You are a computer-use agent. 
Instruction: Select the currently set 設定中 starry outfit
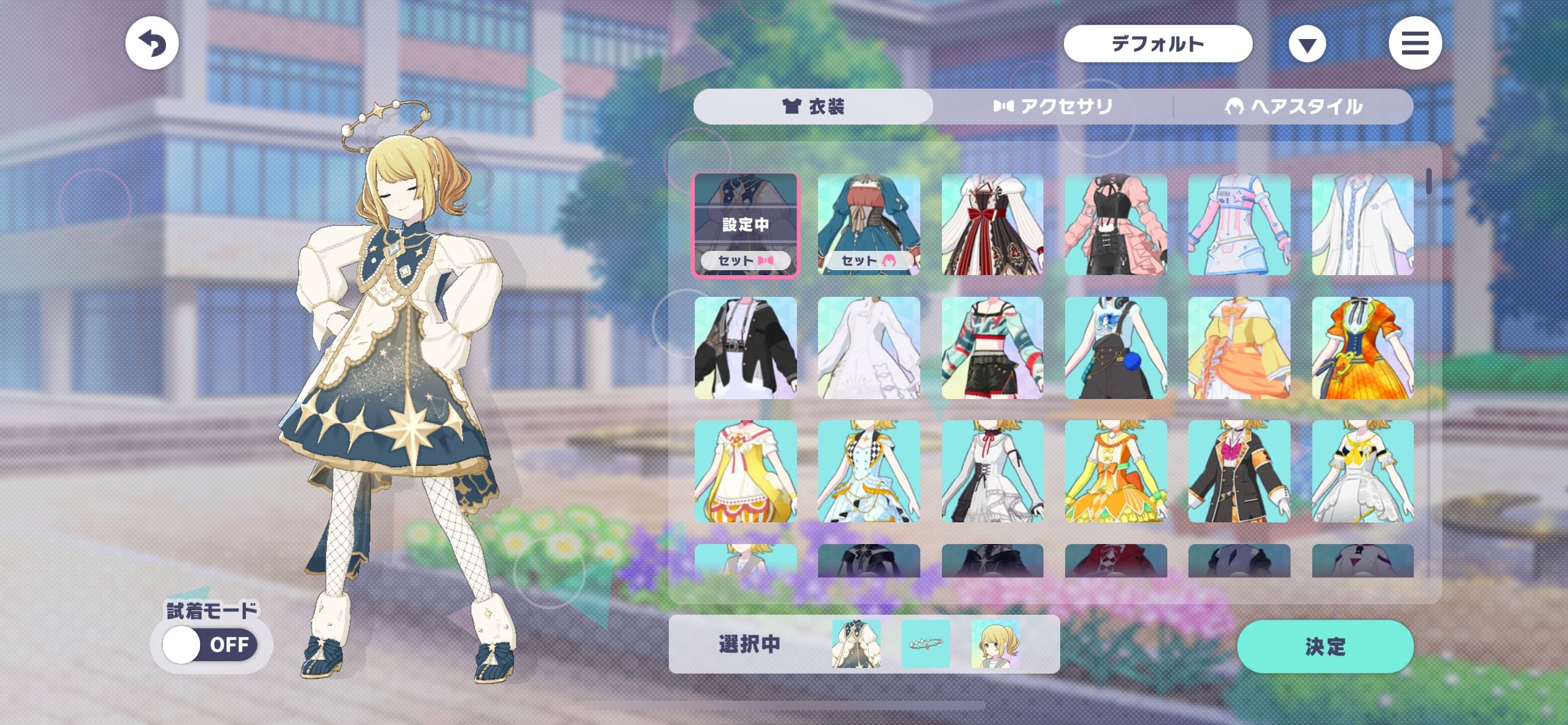click(x=746, y=224)
